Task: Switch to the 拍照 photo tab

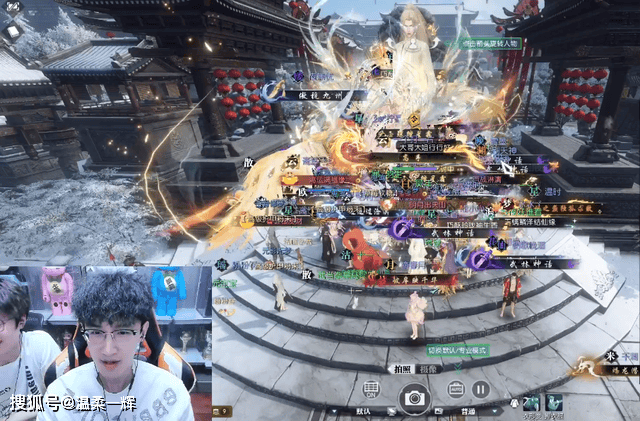Action: [402, 368]
